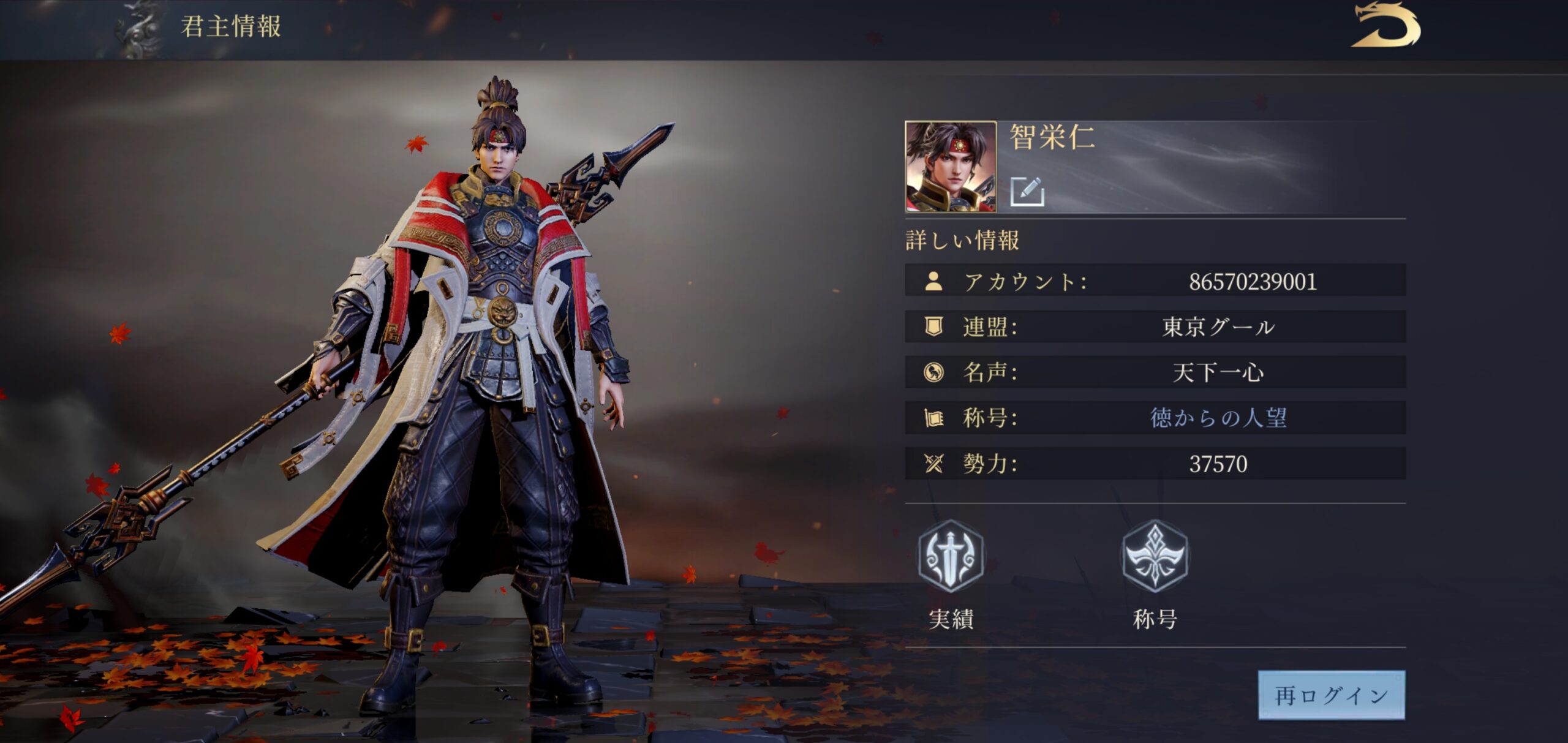Go back using the golden dragon arrow

tap(1385, 26)
